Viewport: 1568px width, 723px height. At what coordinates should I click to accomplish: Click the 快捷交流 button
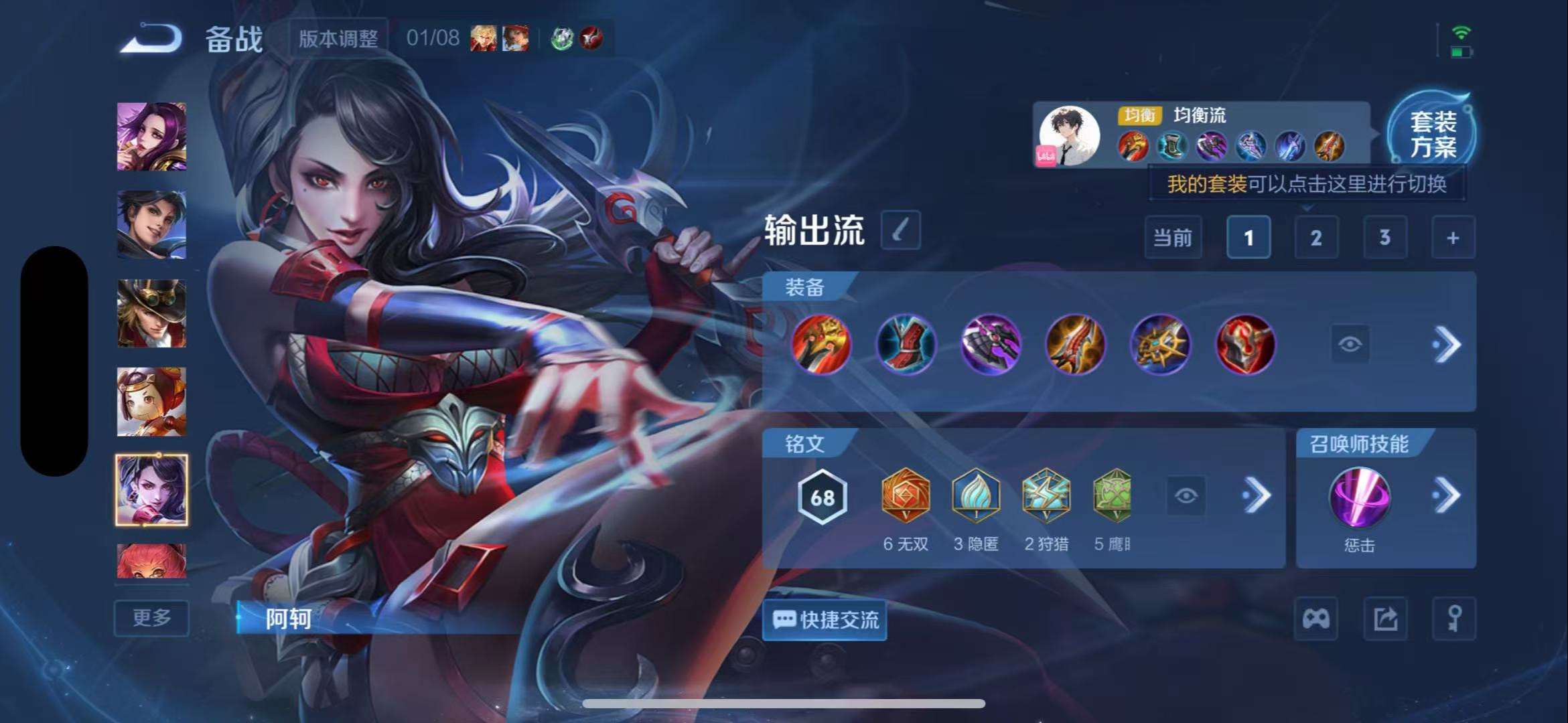pyautogui.click(x=824, y=621)
